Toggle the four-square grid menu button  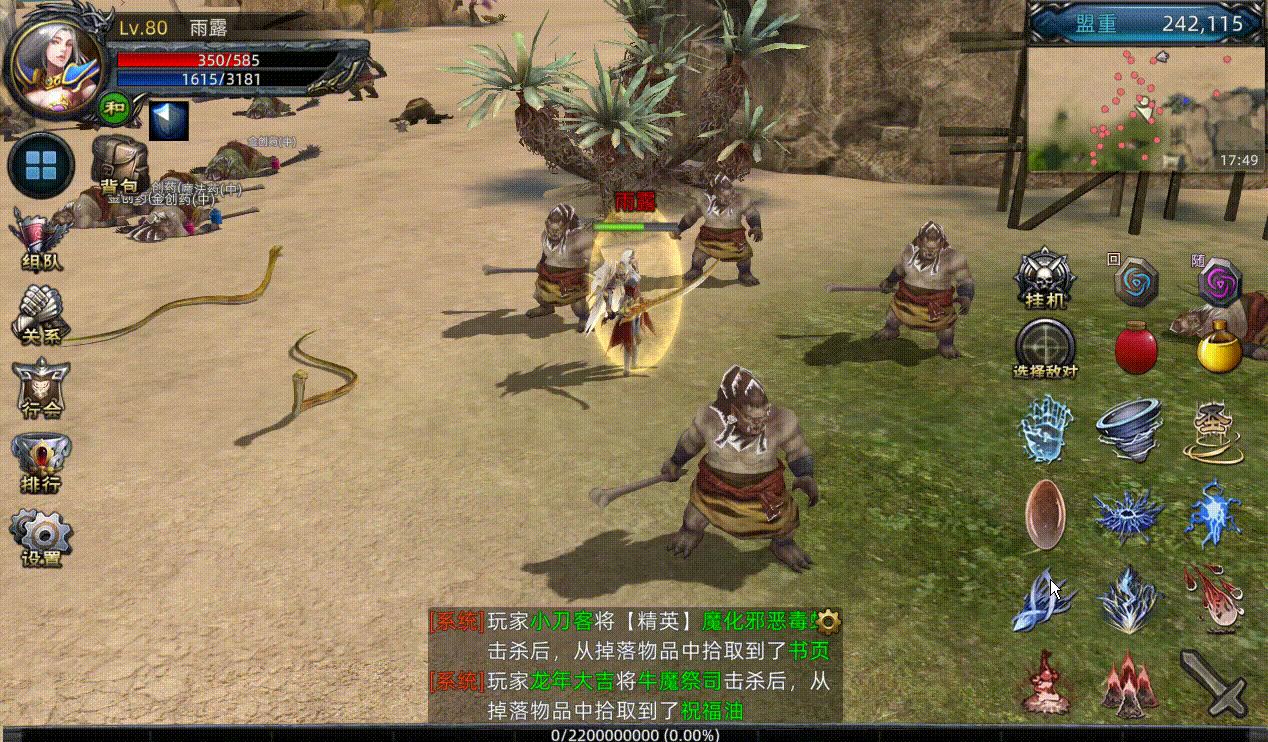click(41, 166)
